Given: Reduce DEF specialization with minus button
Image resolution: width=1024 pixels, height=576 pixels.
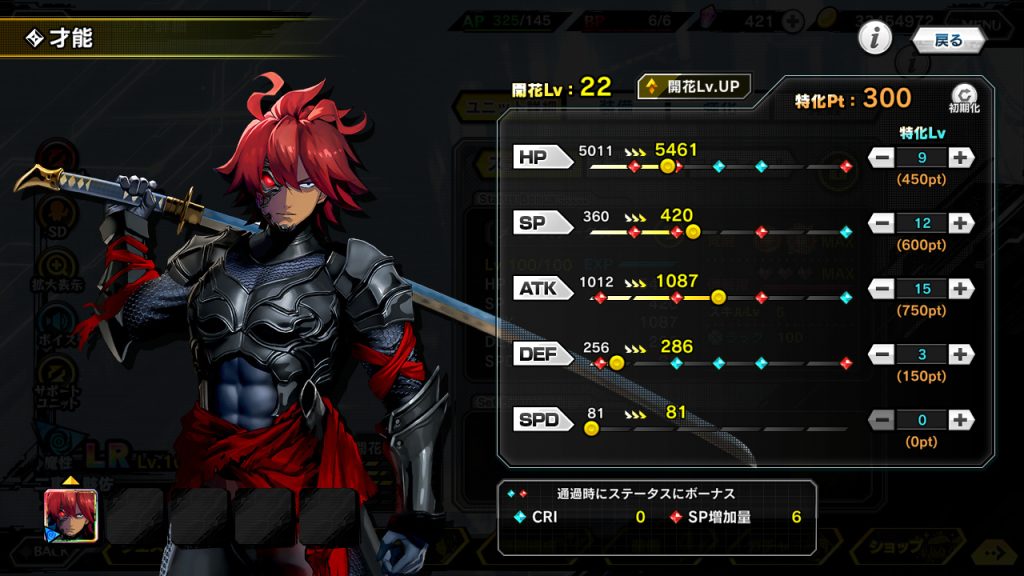Looking at the screenshot, I should (x=882, y=355).
